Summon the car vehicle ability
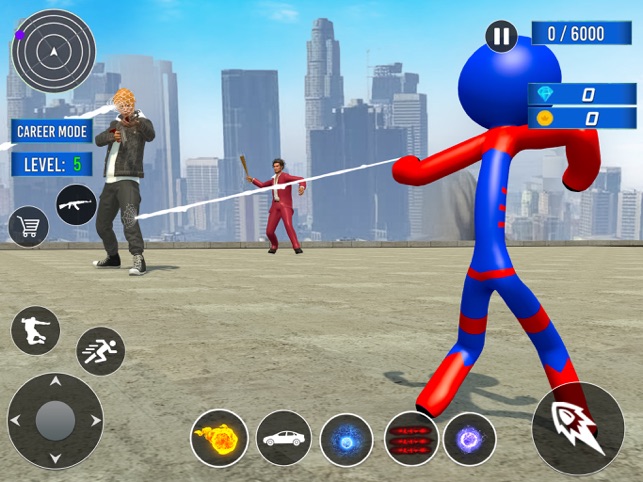Image resolution: width=643 pixels, height=482 pixels. [x=283, y=438]
